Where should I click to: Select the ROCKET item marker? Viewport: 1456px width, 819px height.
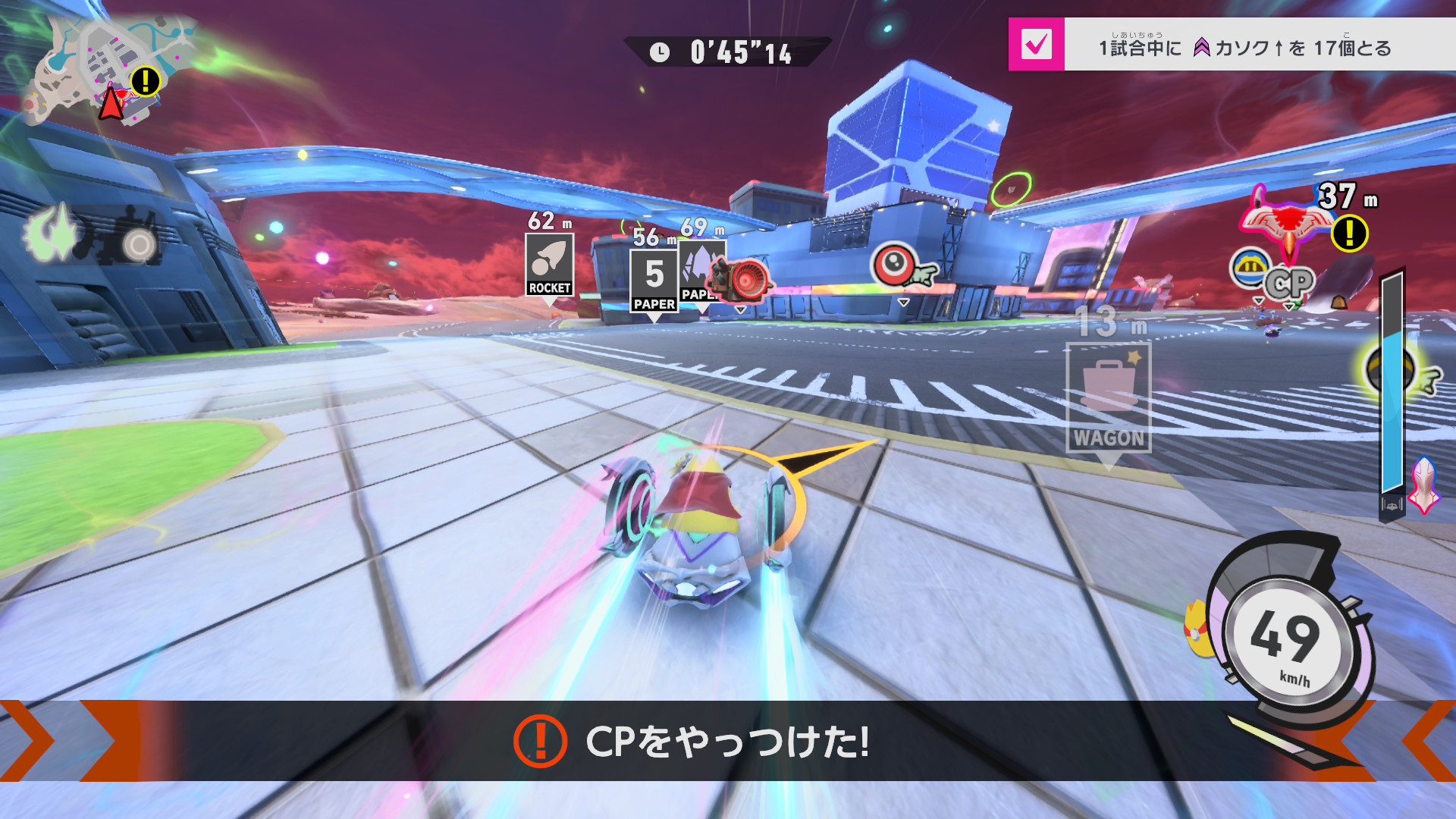coord(550,264)
